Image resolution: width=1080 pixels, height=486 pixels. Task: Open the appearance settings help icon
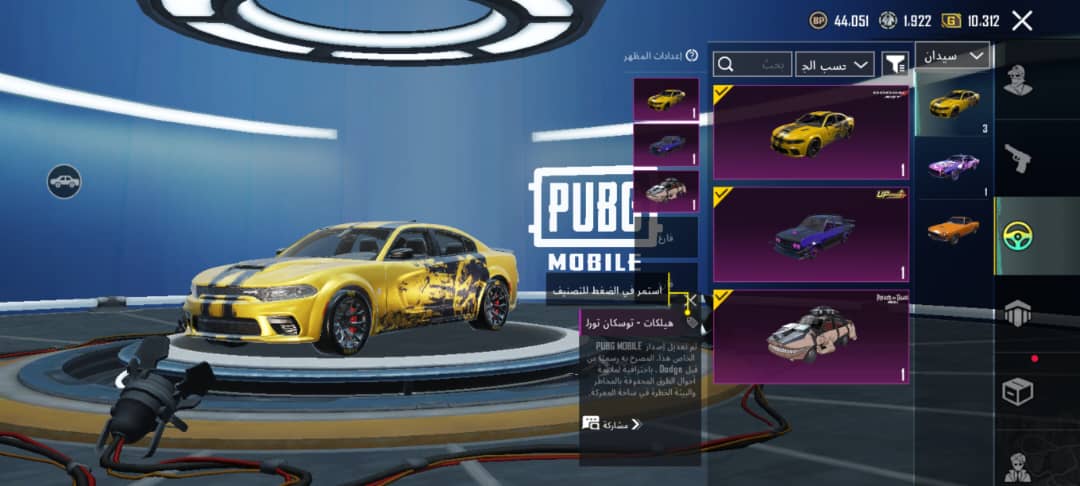[x=691, y=56]
